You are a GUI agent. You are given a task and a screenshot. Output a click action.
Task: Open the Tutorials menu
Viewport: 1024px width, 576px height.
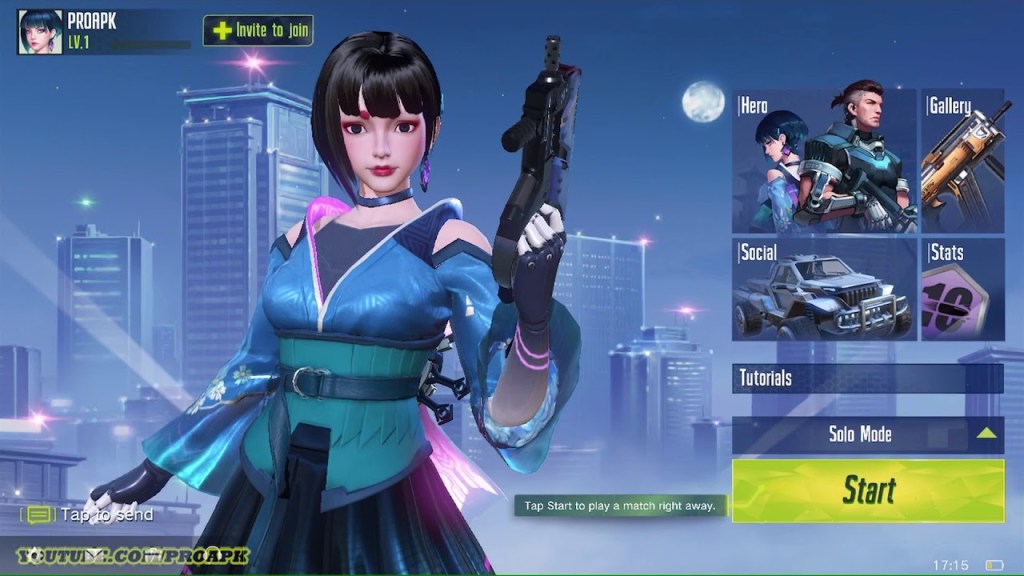pyautogui.click(x=867, y=378)
